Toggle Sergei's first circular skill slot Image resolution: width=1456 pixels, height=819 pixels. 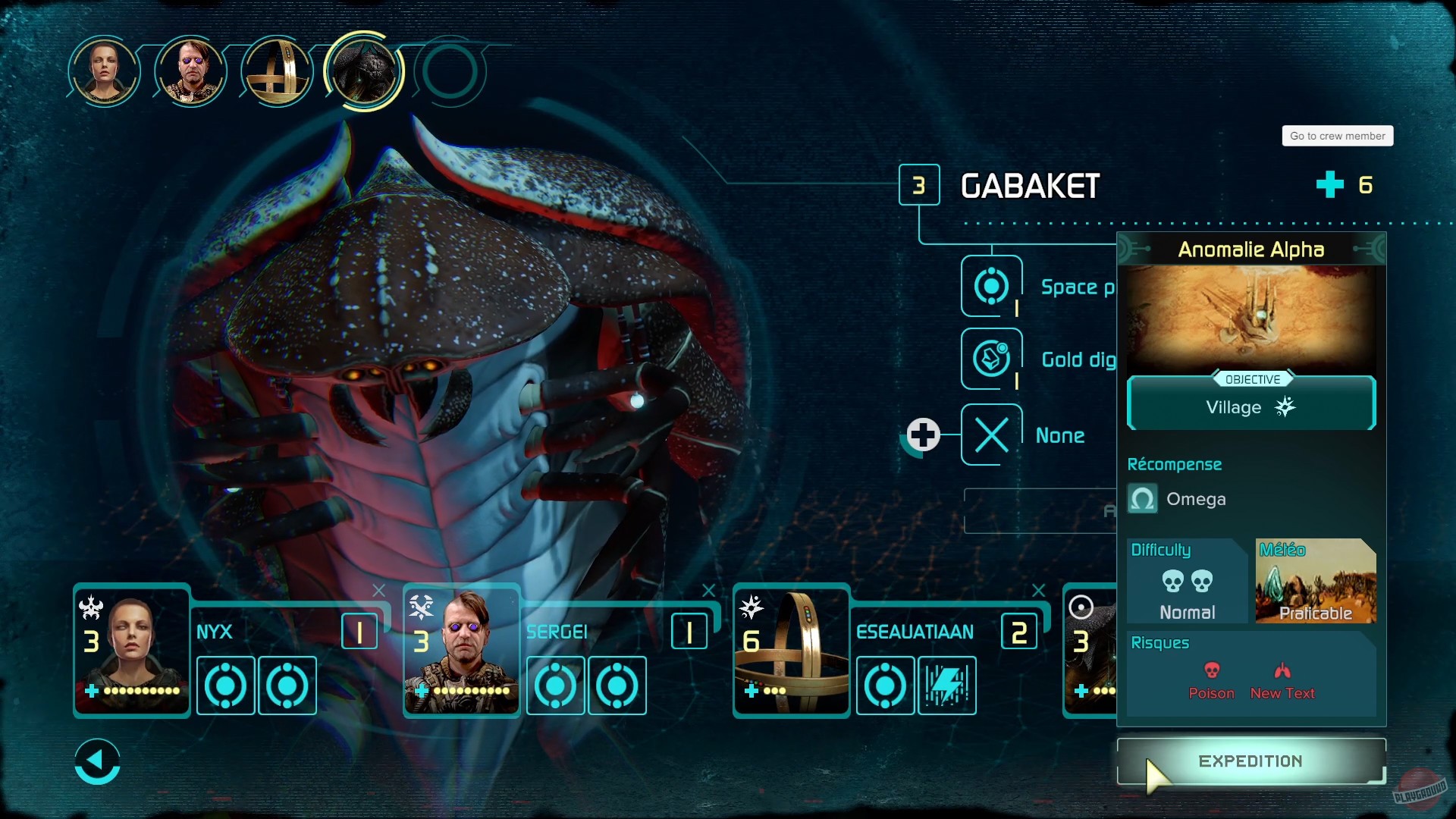coord(556,686)
